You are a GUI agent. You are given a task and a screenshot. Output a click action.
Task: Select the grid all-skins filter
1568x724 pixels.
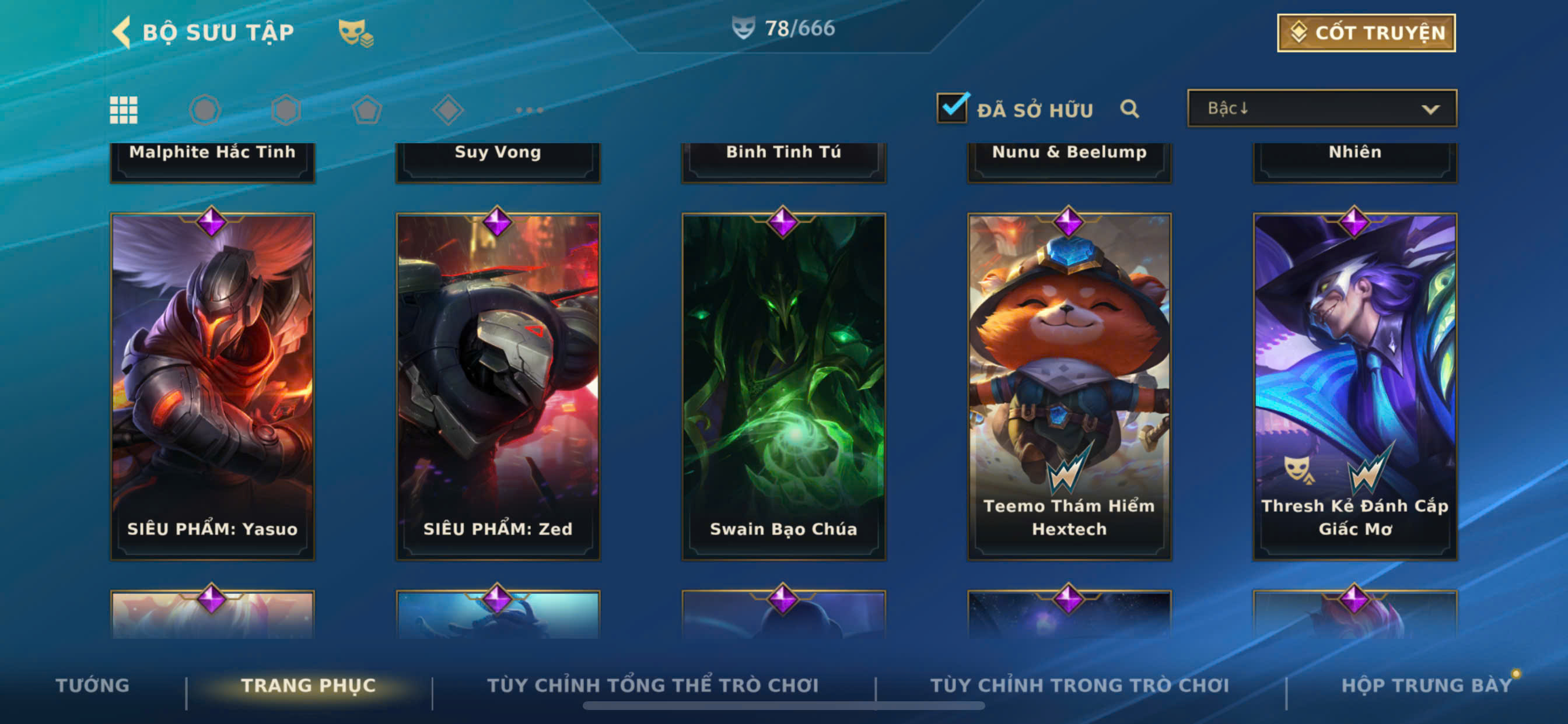pyautogui.click(x=124, y=110)
